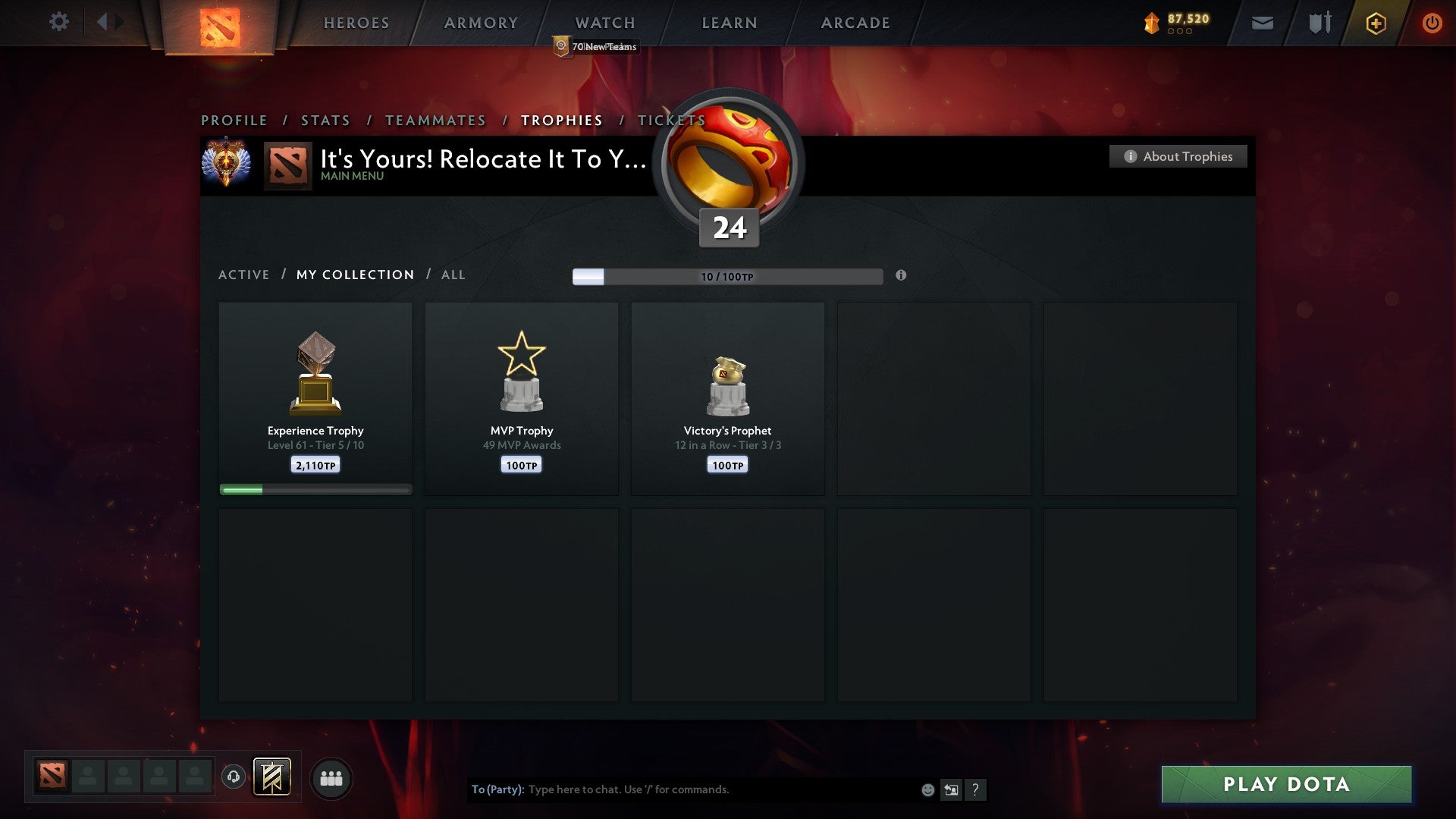Expand the shards info tooltip icon
Viewport: 1456px width, 819px height.
pos(901,277)
